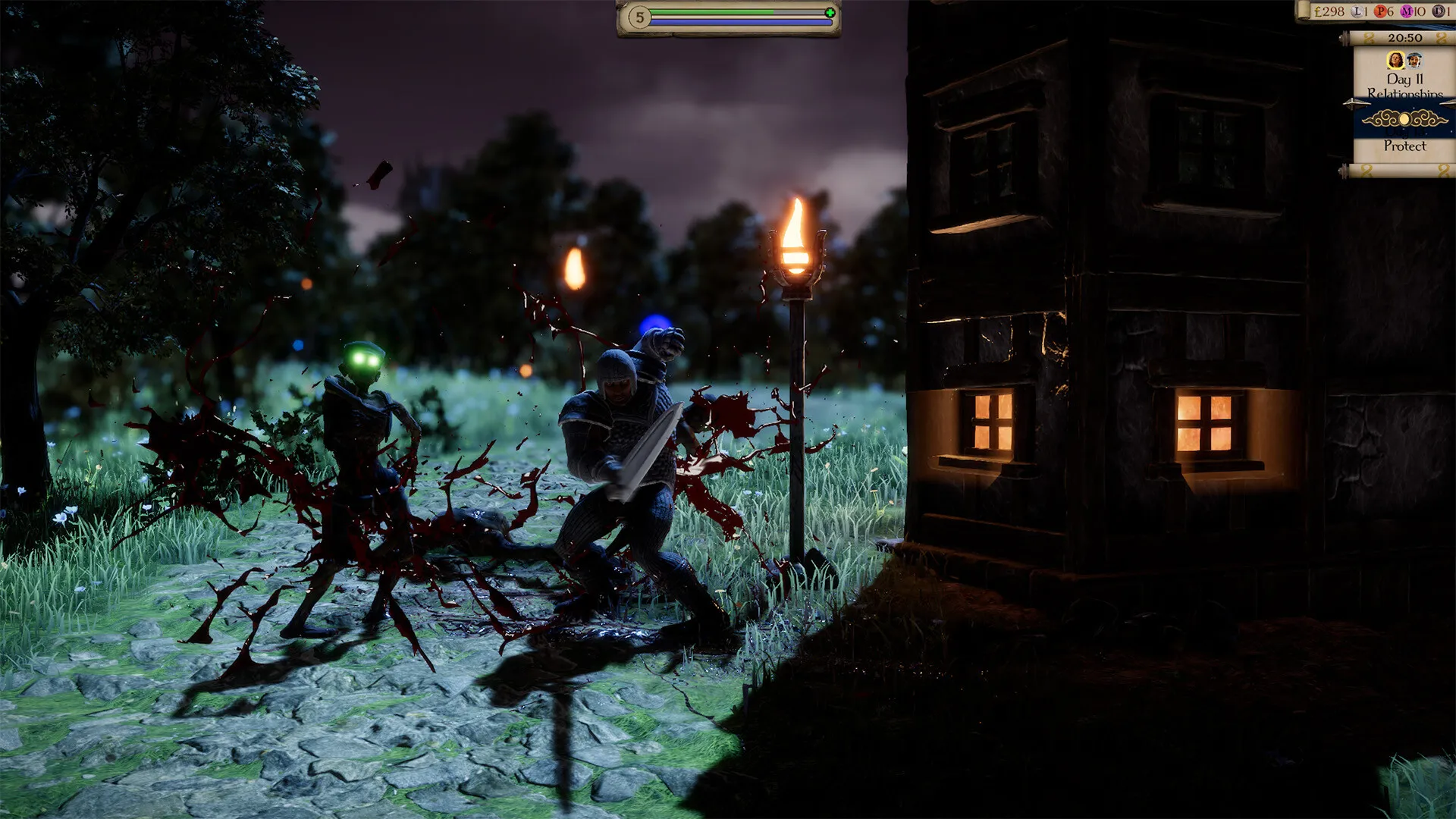Switch to the Protect objective entry
This screenshot has height=819, width=1456.
(x=1405, y=144)
